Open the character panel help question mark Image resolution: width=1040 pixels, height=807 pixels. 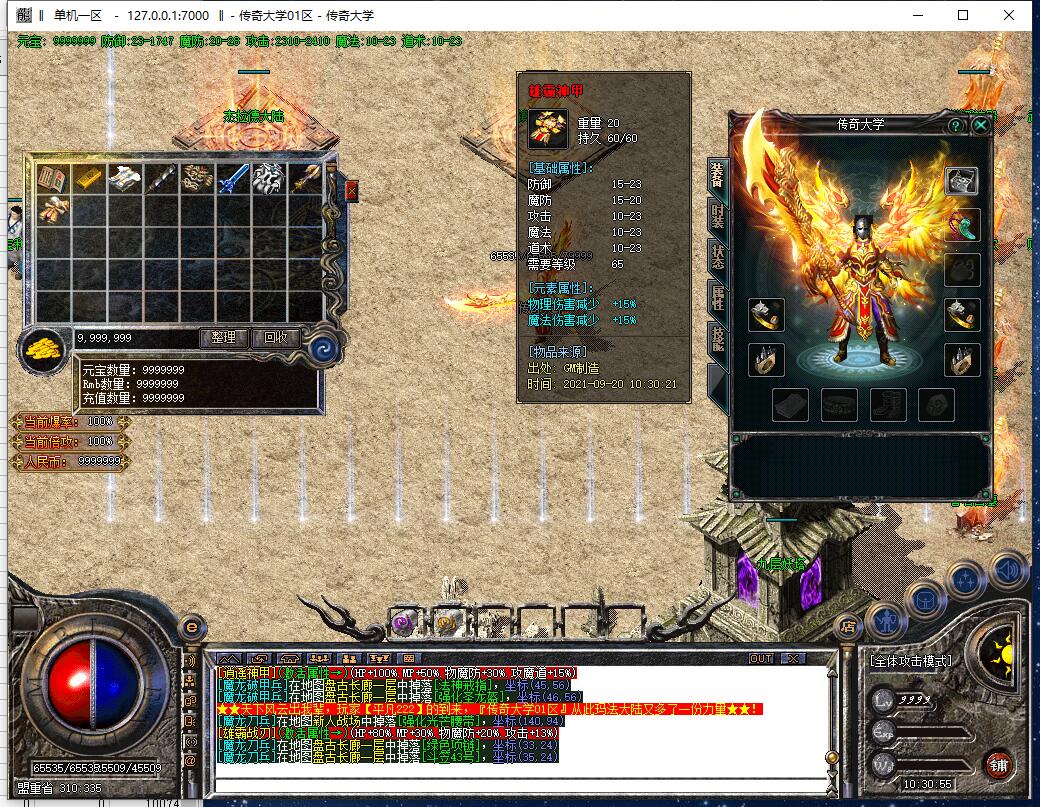[956, 125]
